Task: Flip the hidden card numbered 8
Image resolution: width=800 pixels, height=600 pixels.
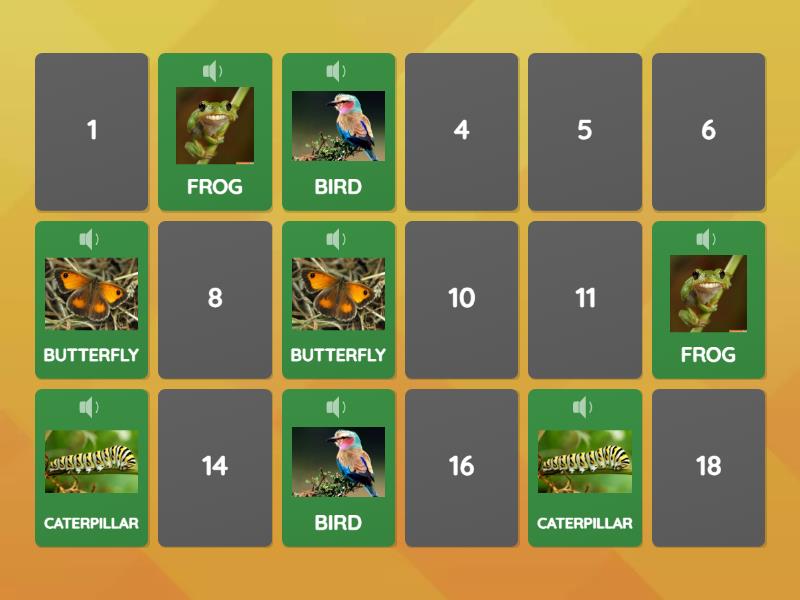Action: (215, 299)
